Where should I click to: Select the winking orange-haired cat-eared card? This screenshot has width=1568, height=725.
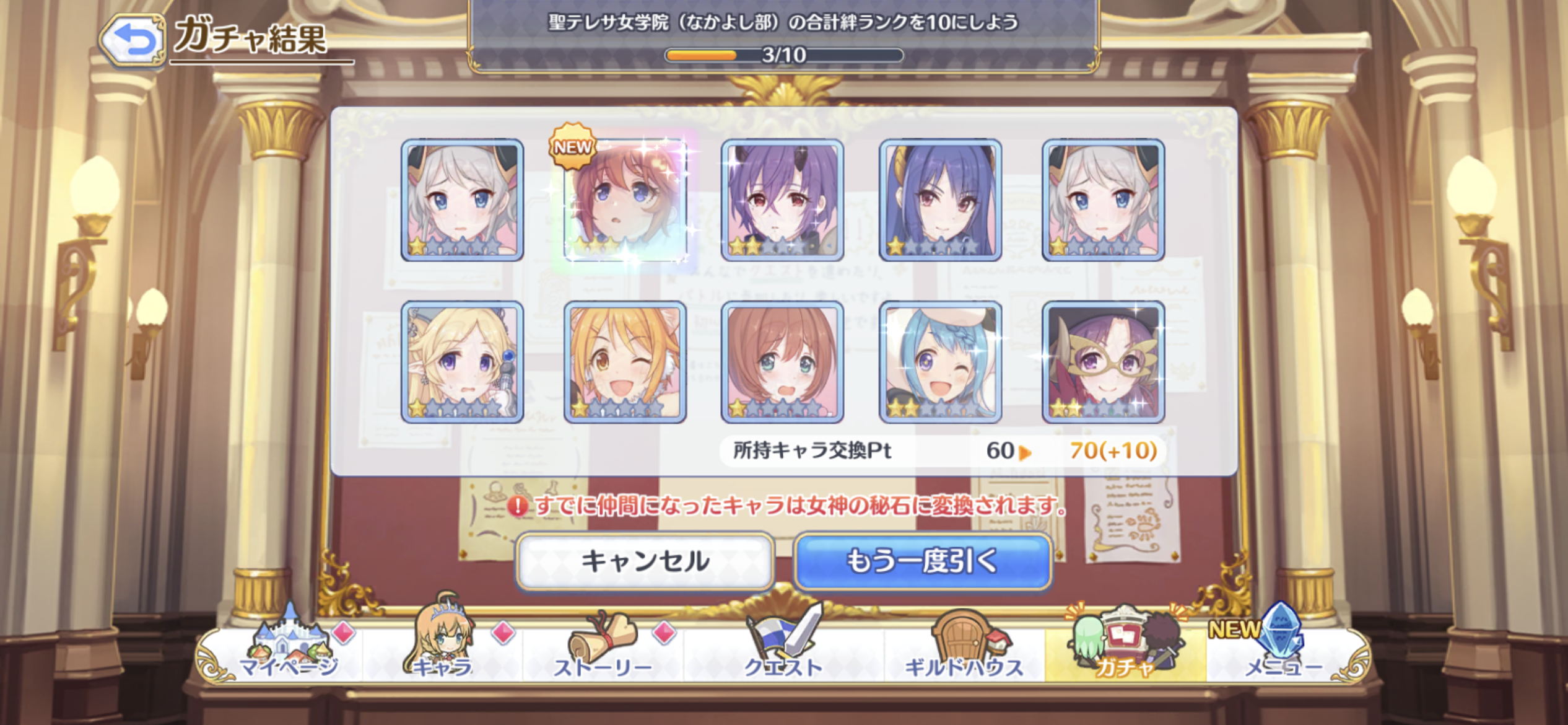tap(625, 362)
